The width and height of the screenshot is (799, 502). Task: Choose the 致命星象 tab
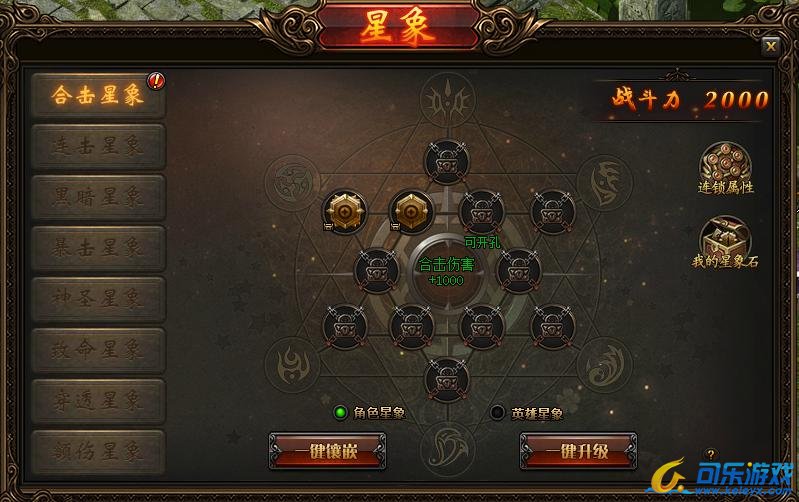click(x=98, y=349)
